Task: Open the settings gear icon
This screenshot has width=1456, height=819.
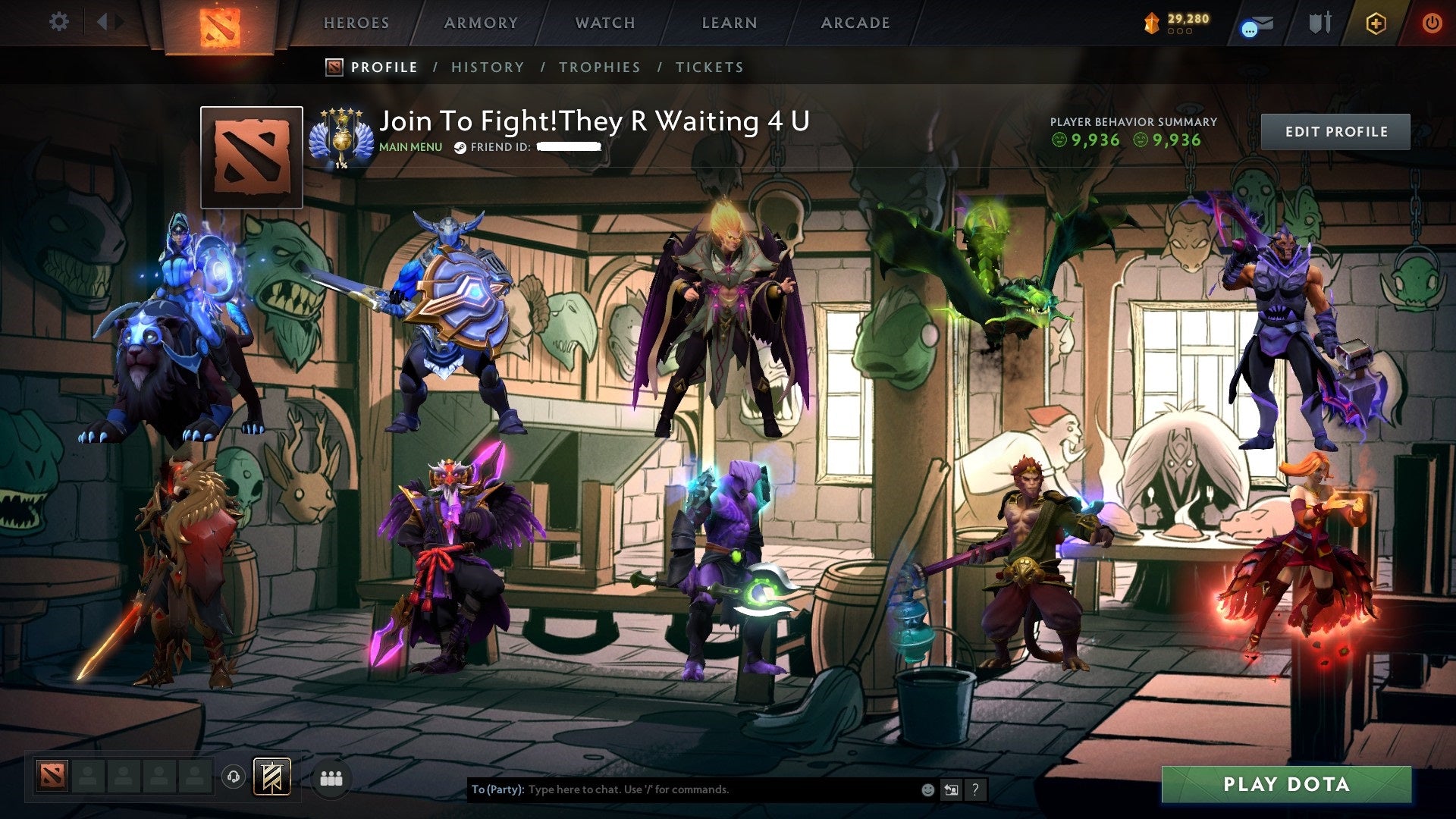Action: pyautogui.click(x=58, y=23)
